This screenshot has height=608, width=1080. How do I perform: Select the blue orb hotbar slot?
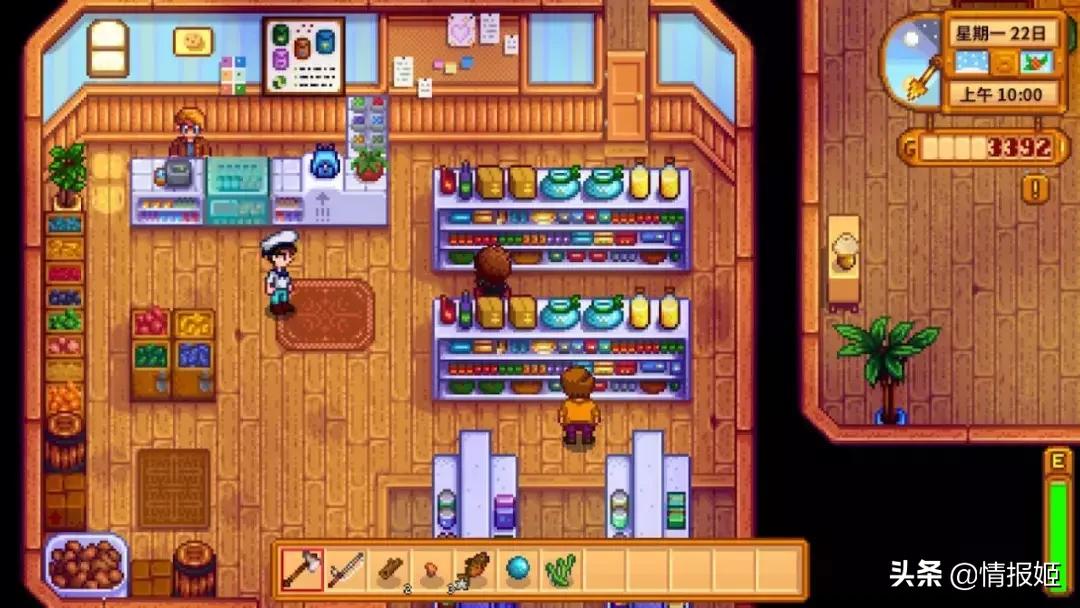[x=518, y=570]
